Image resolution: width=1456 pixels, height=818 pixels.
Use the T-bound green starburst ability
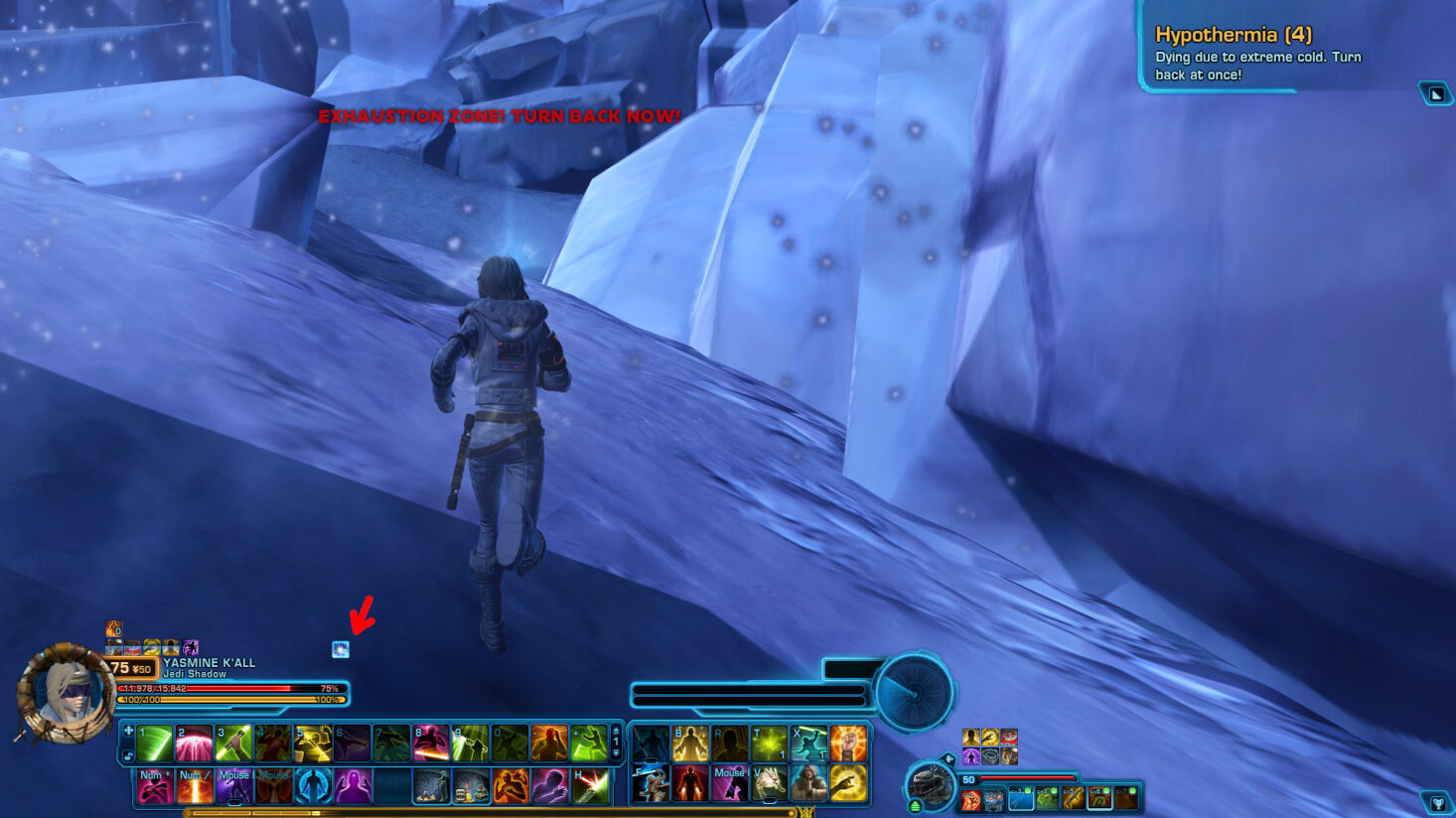[x=769, y=743]
